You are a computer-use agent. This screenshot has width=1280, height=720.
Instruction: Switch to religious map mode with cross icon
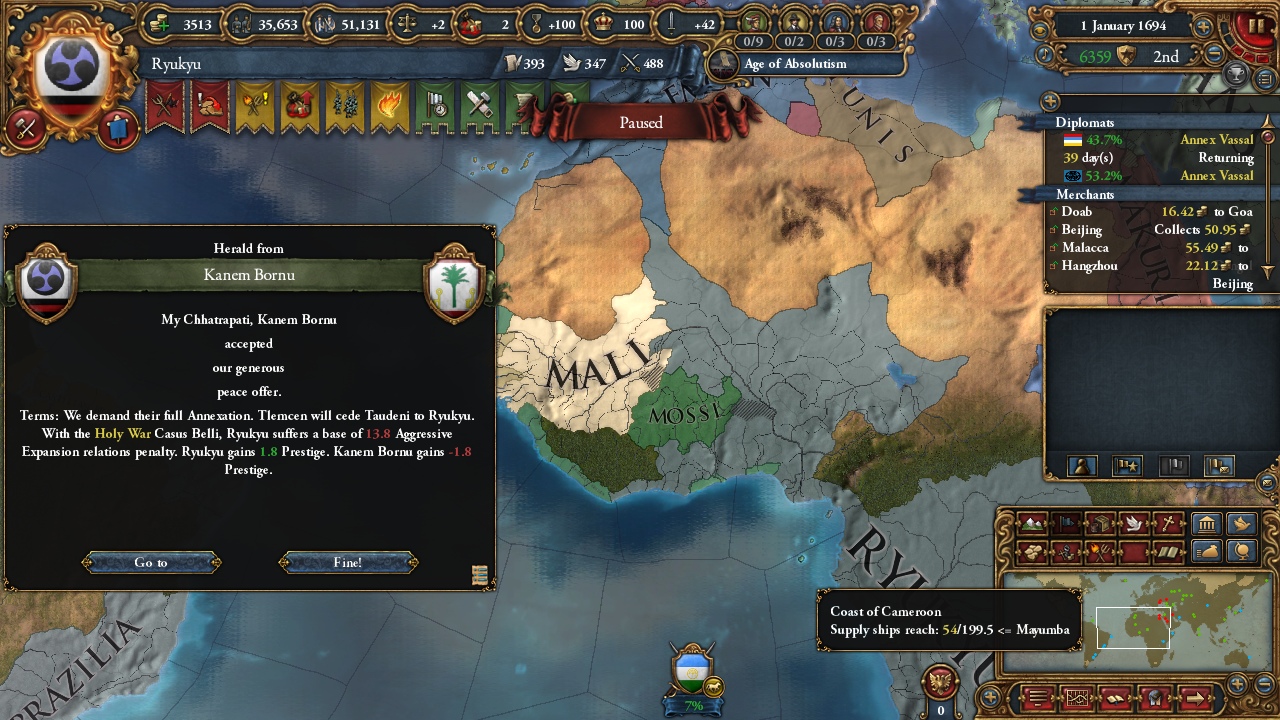pyautogui.click(x=1167, y=524)
